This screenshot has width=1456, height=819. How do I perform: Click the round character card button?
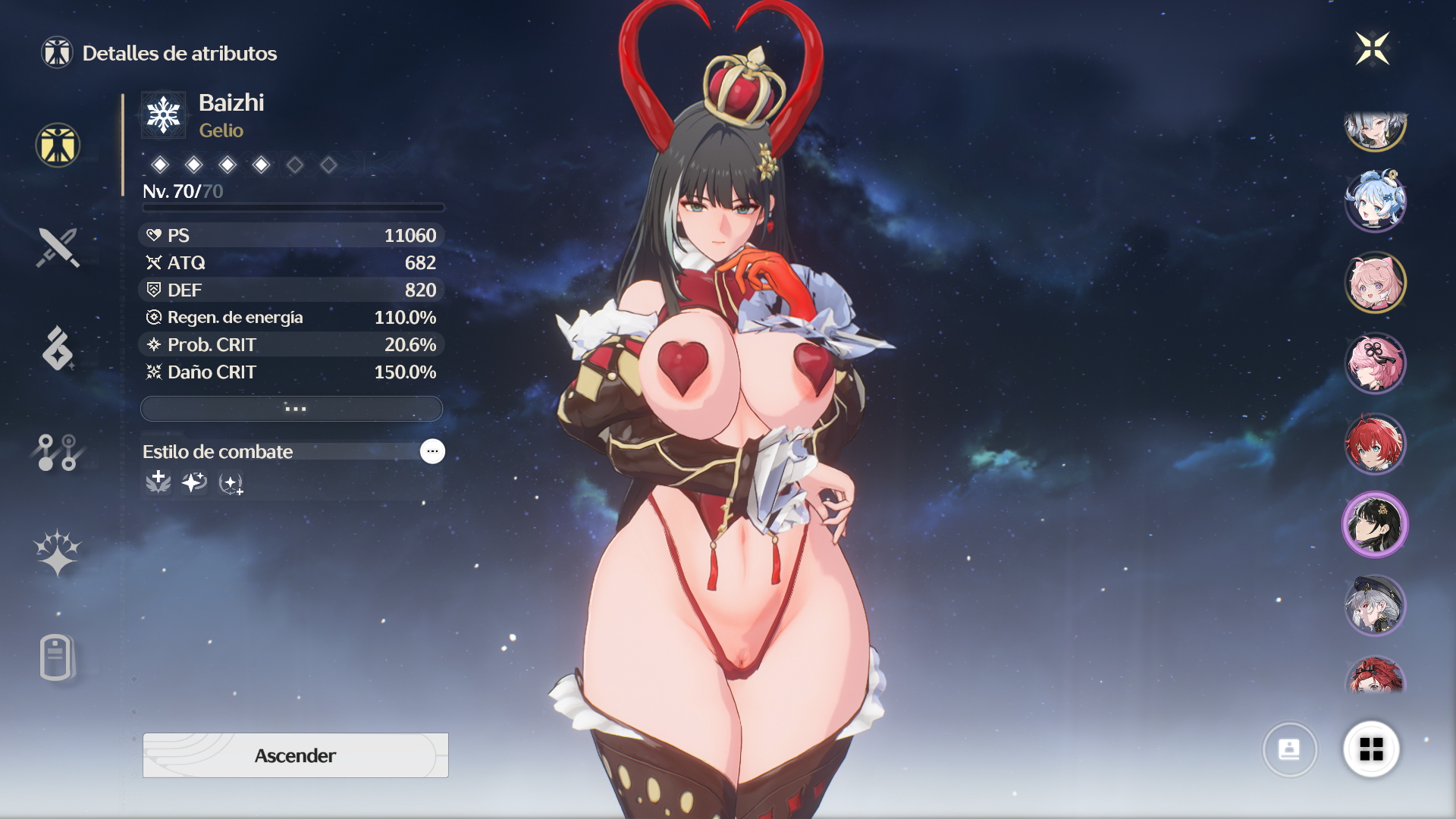[1289, 749]
